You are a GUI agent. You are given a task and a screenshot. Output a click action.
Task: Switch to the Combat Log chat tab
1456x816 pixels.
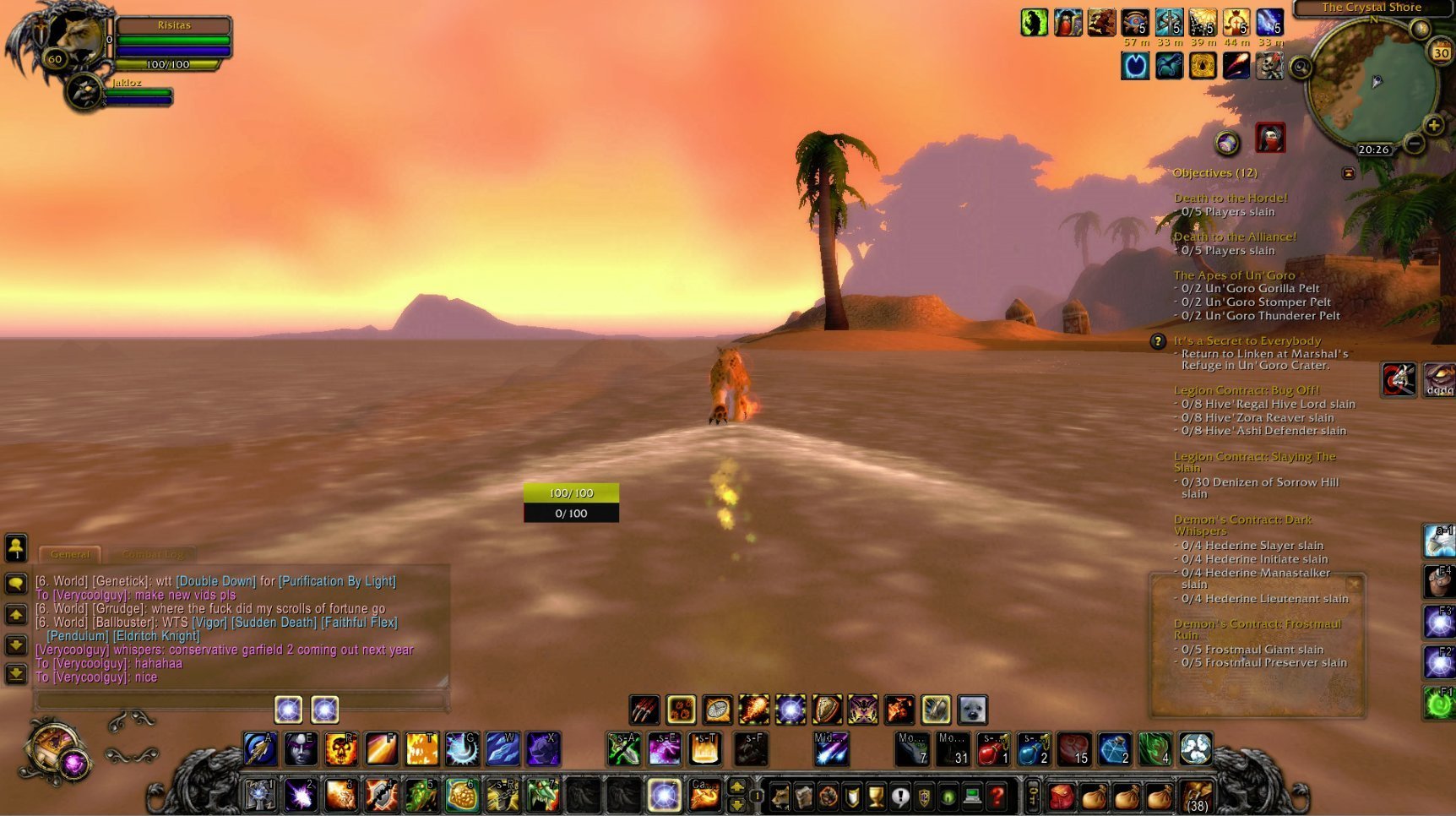(153, 555)
